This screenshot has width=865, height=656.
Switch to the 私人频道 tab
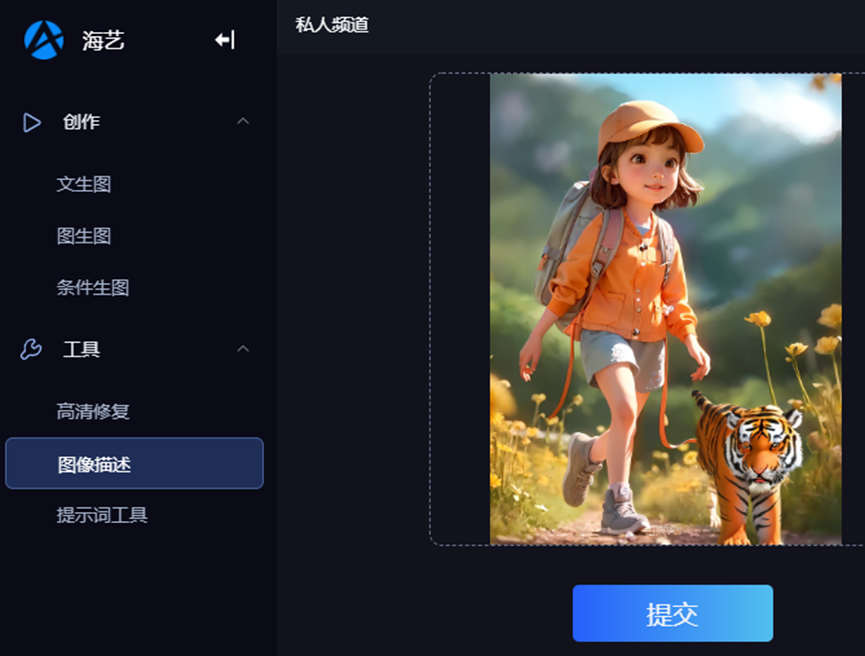pos(332,25)
